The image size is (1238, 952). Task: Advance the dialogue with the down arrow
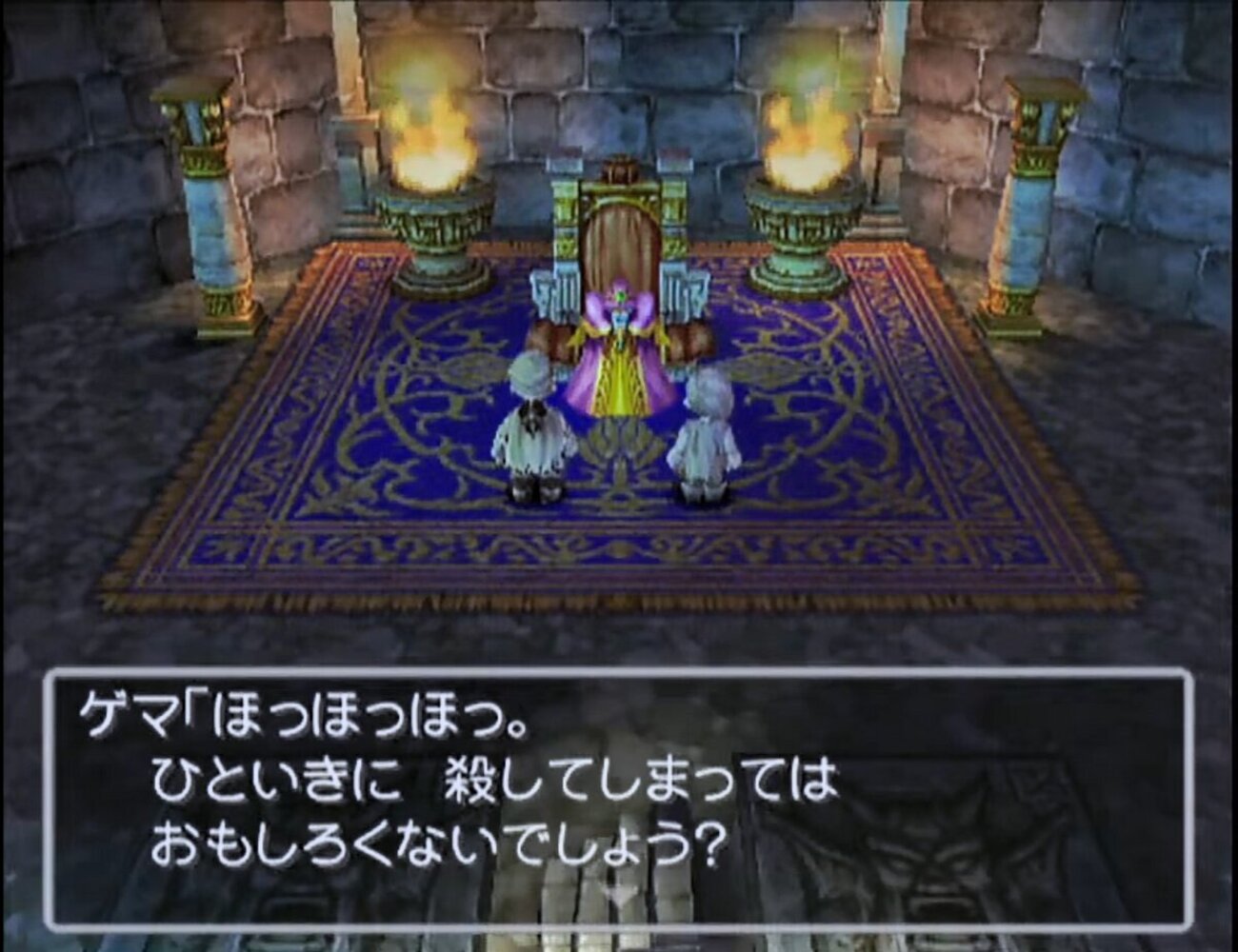[x=617, y=896]
